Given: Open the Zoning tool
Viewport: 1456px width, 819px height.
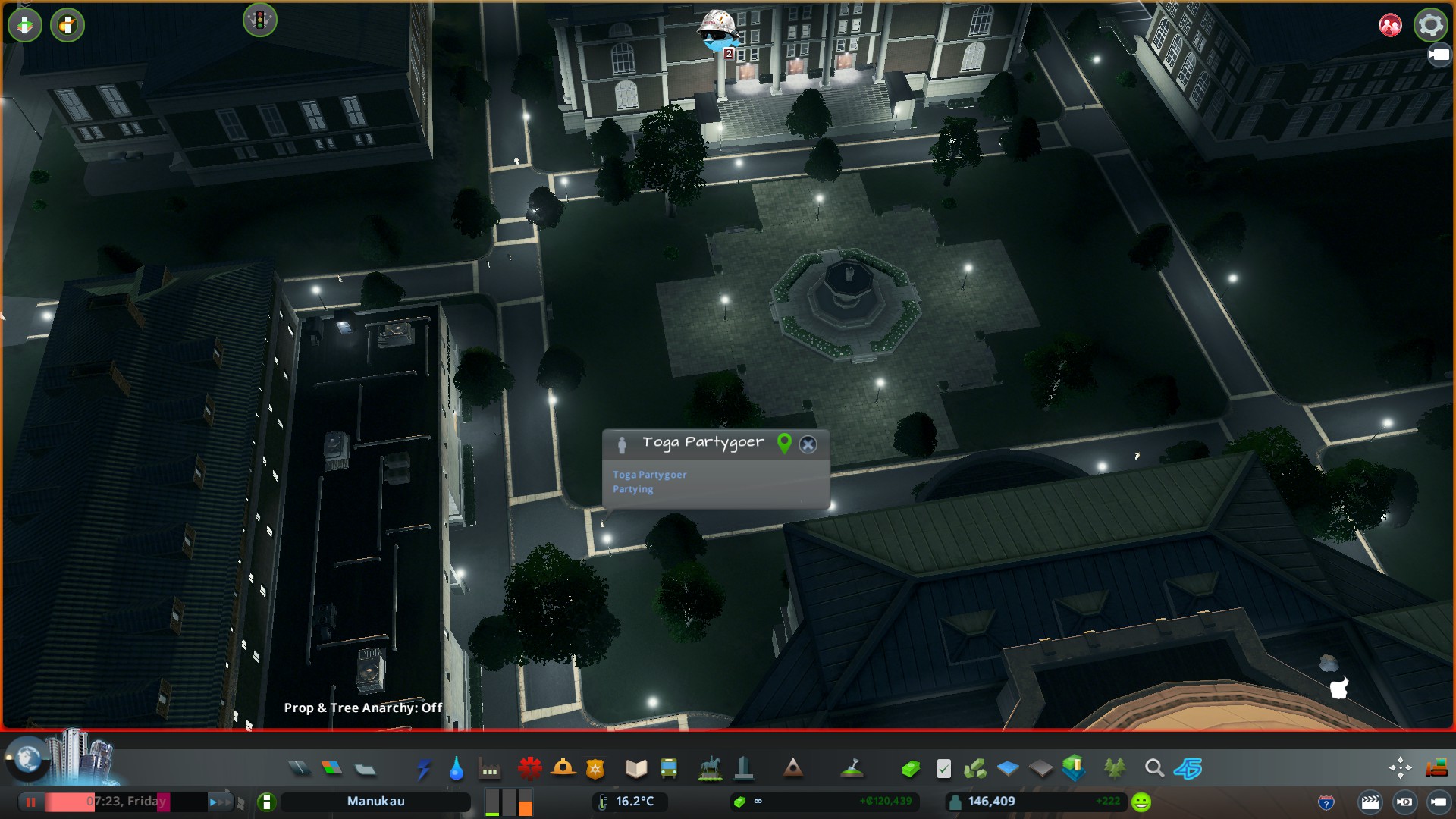Looking at the screenshot, I should click(331, 769).
